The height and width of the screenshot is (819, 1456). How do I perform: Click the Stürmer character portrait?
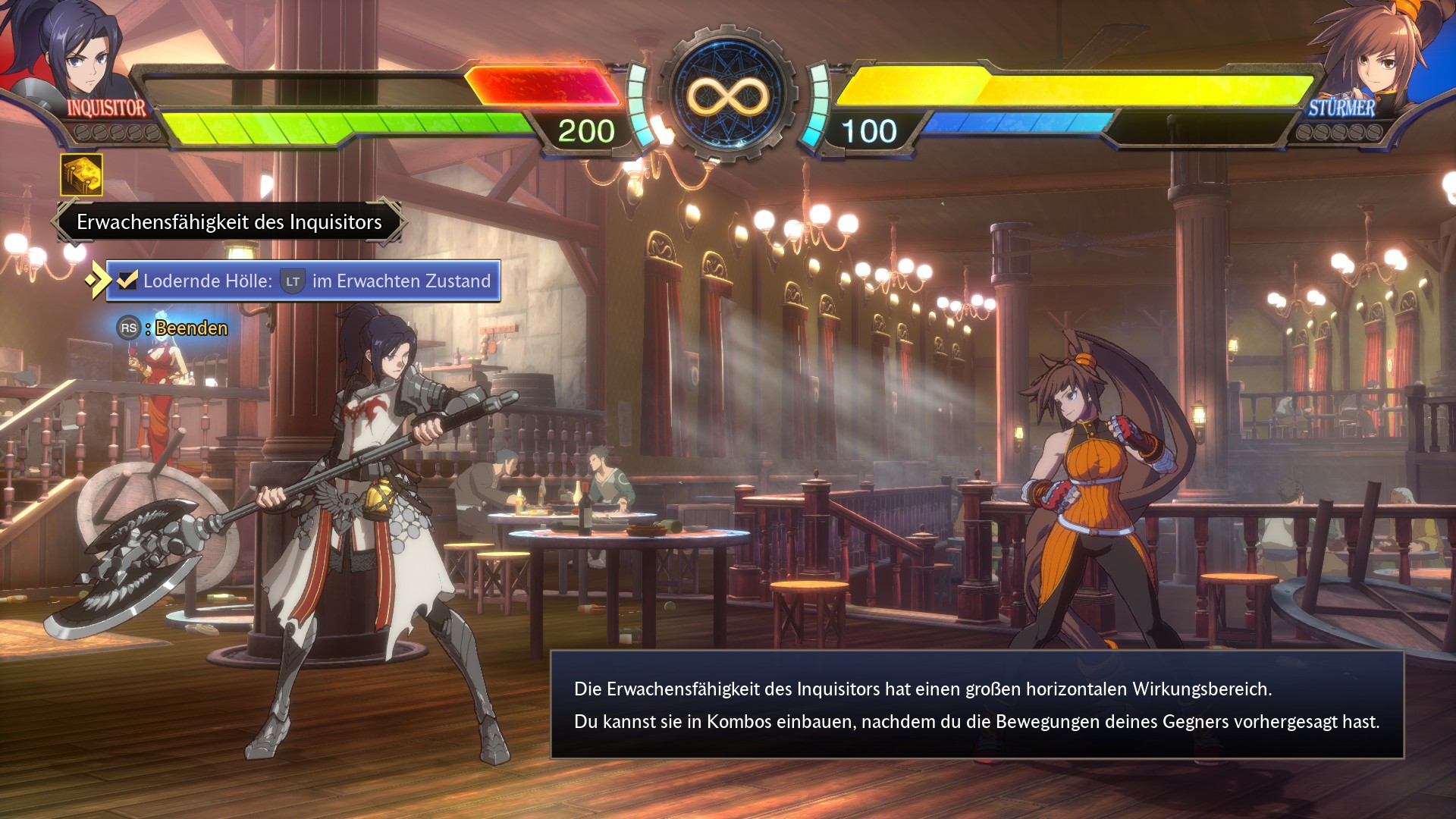tap(1376, 57)
